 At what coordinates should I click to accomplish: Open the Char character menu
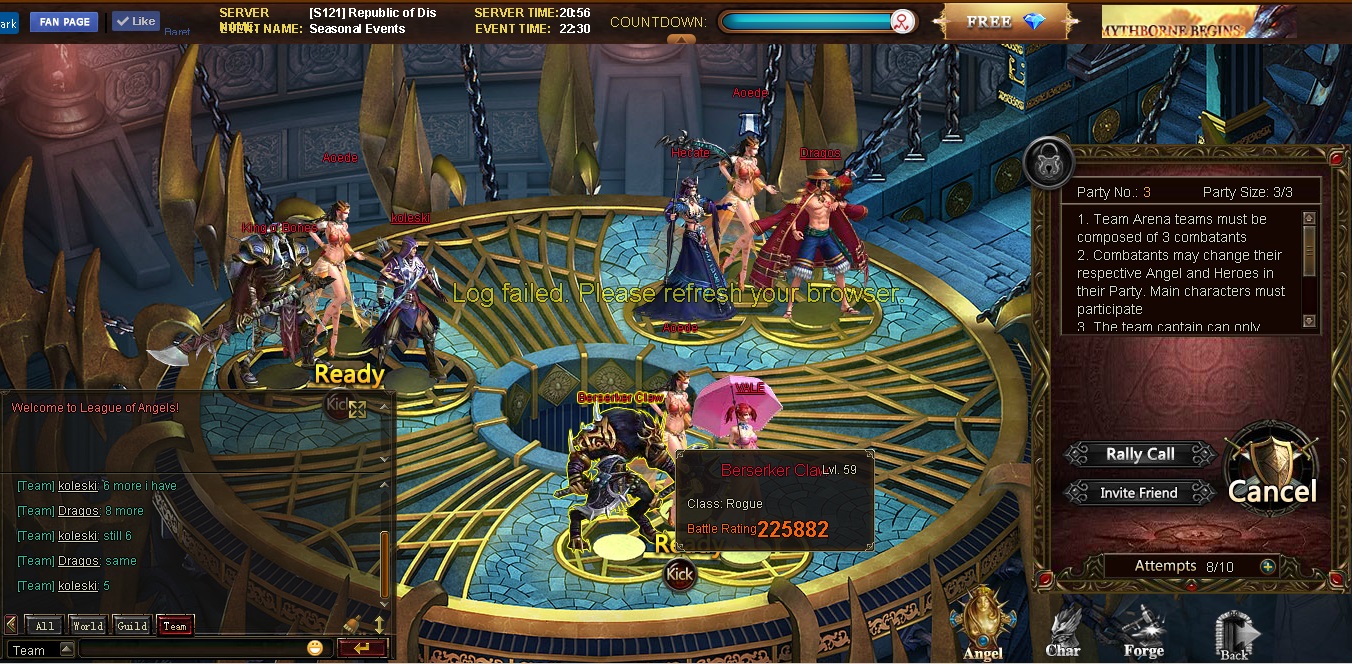coord(1063,632)
